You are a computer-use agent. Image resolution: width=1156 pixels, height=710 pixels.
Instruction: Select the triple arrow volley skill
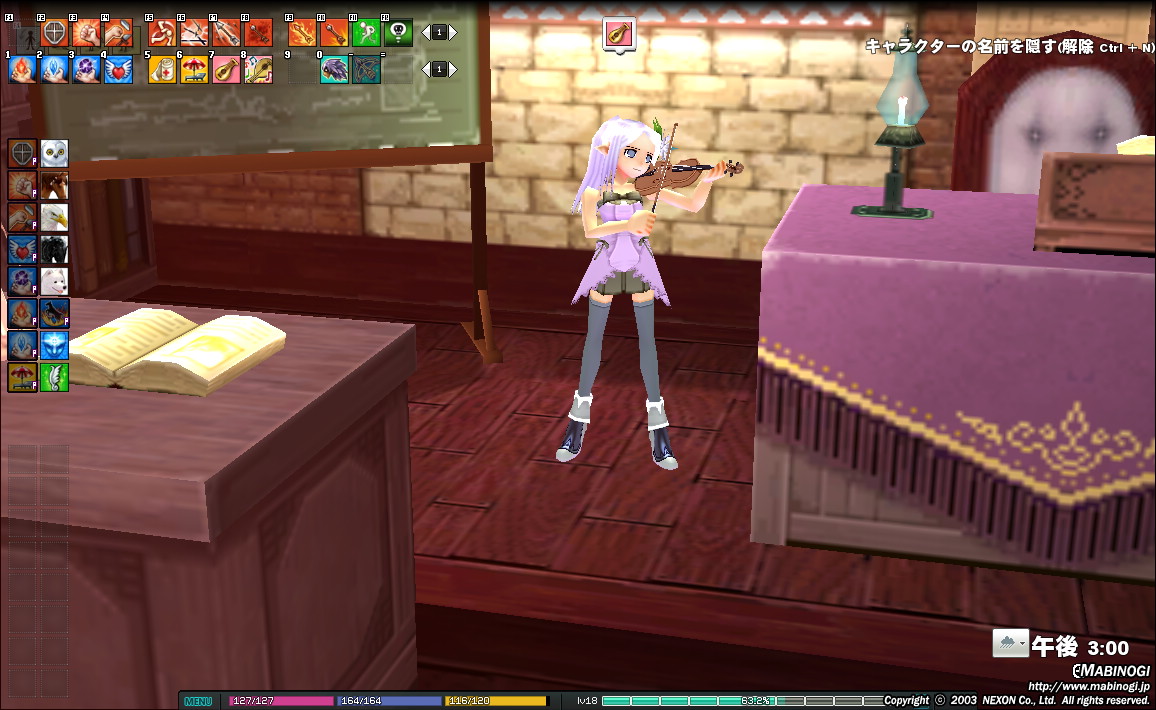click(x=226, y=33)
